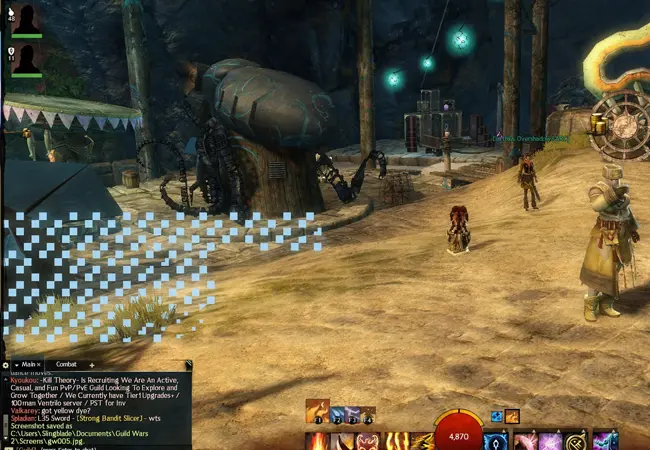Screen dimensions: 650x450
Task: Use the blue ankh healing skill
Action: (x=496, y=441)
